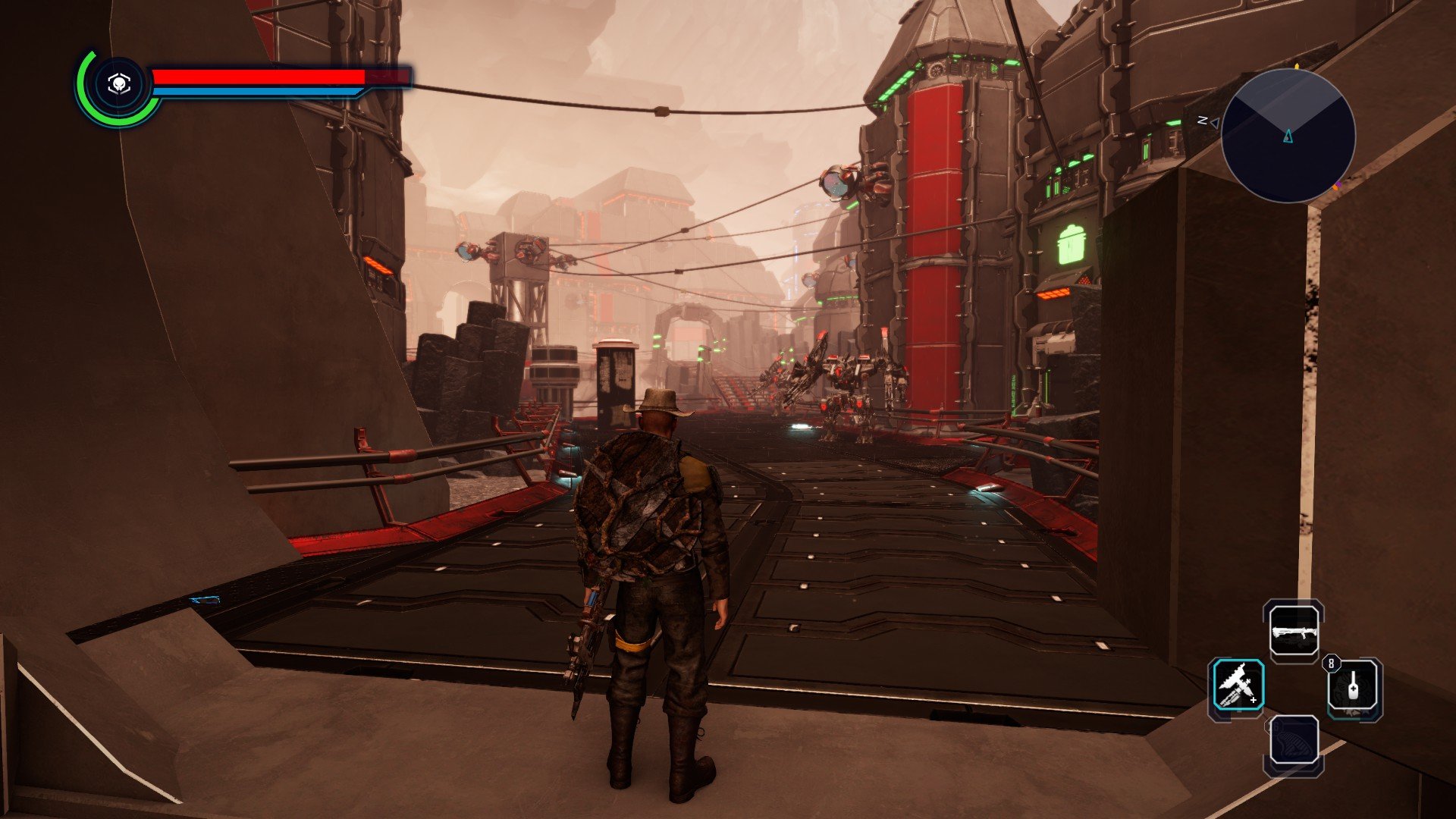Open the circular minimap

coord(1288,136)
